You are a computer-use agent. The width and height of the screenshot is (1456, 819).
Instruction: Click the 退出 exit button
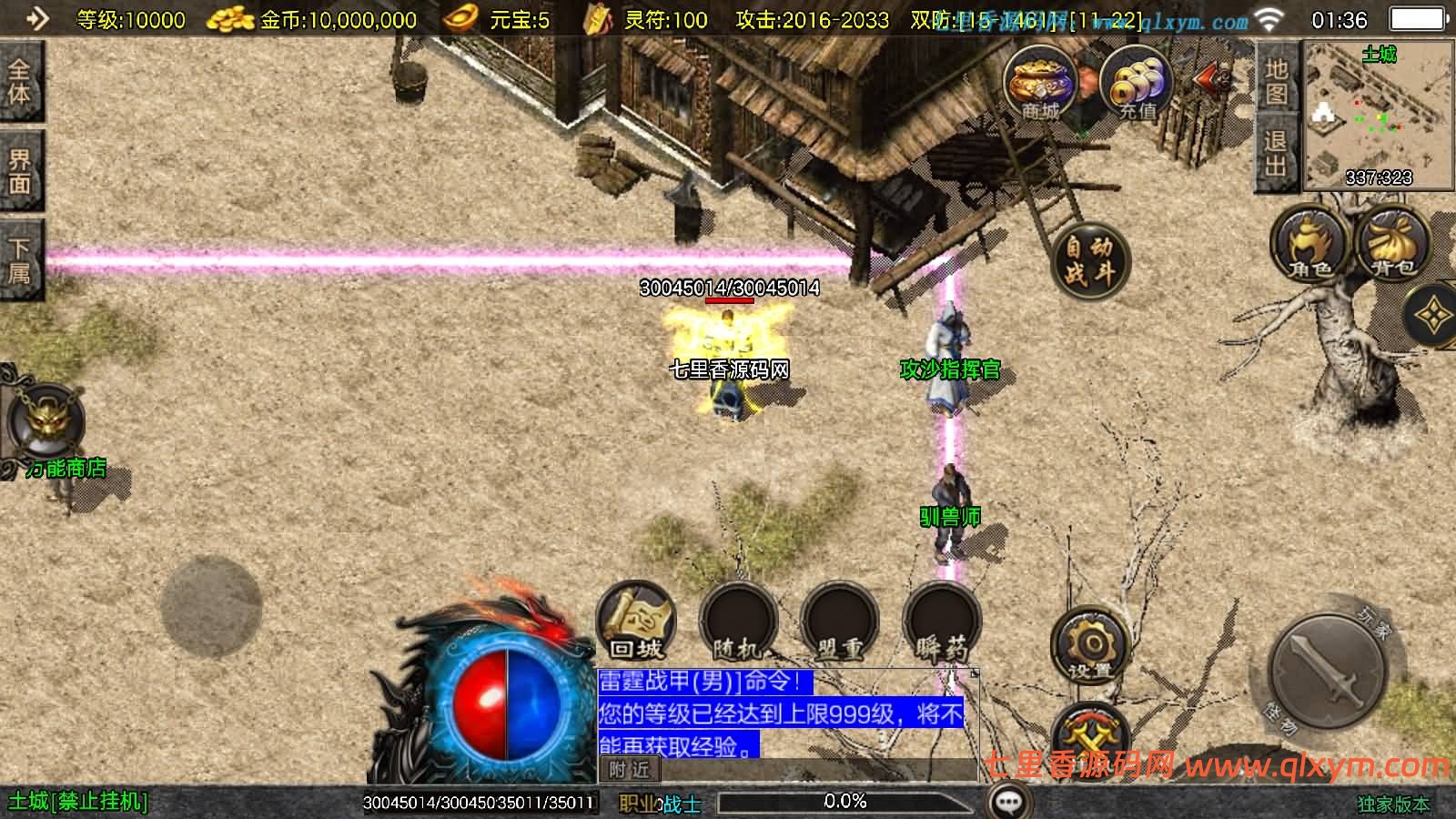coord(1276,153)
